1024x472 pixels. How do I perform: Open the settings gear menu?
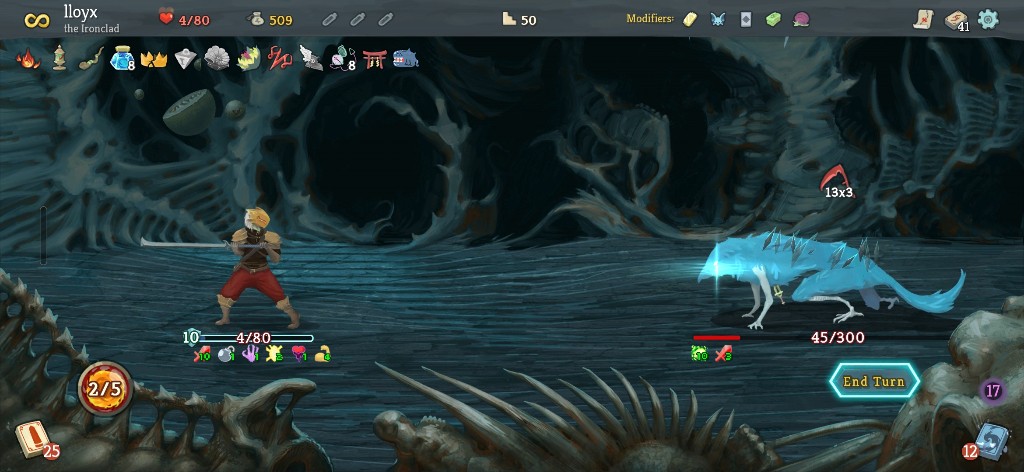988,19
